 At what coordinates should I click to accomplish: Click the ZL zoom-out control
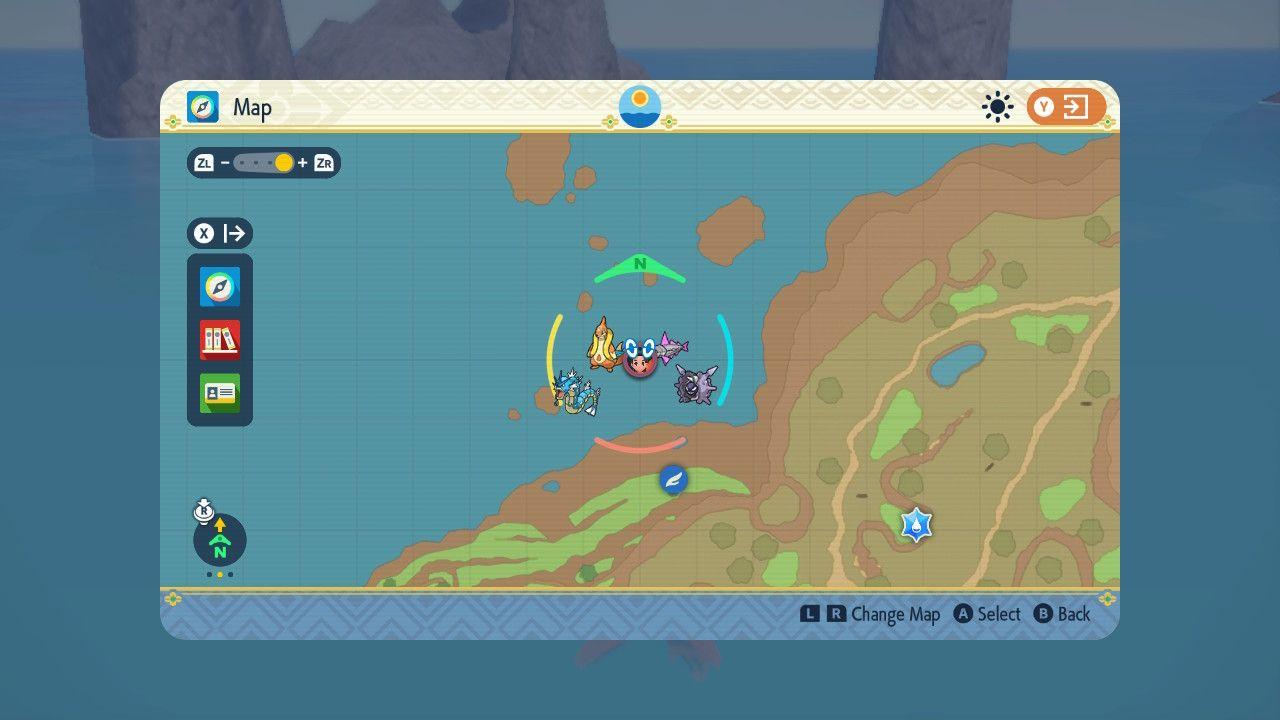coord(206,163)
